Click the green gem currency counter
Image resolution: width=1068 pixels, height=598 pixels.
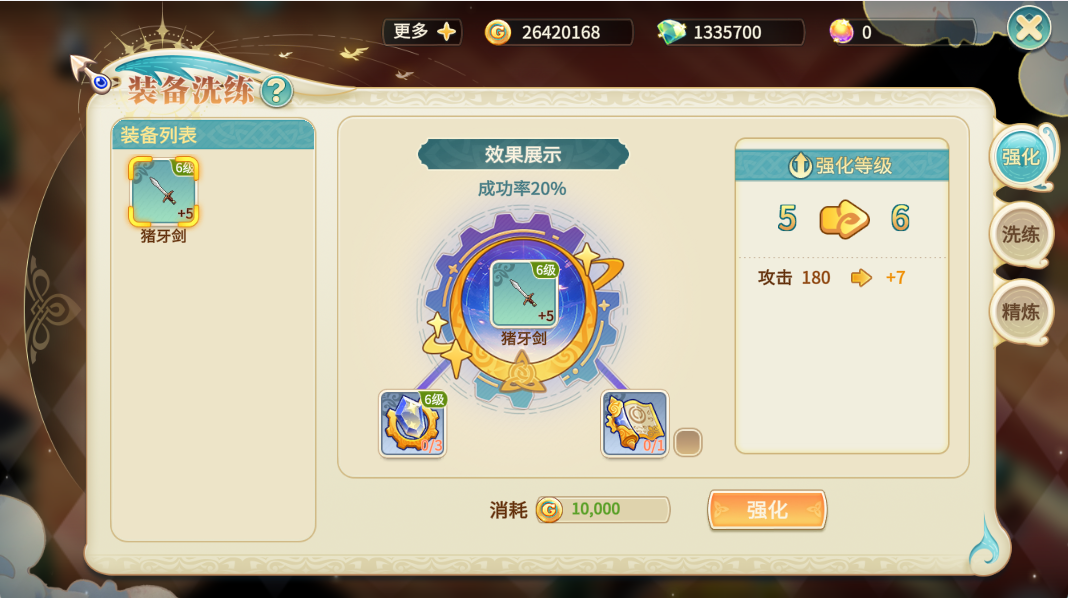coord(729,32)
